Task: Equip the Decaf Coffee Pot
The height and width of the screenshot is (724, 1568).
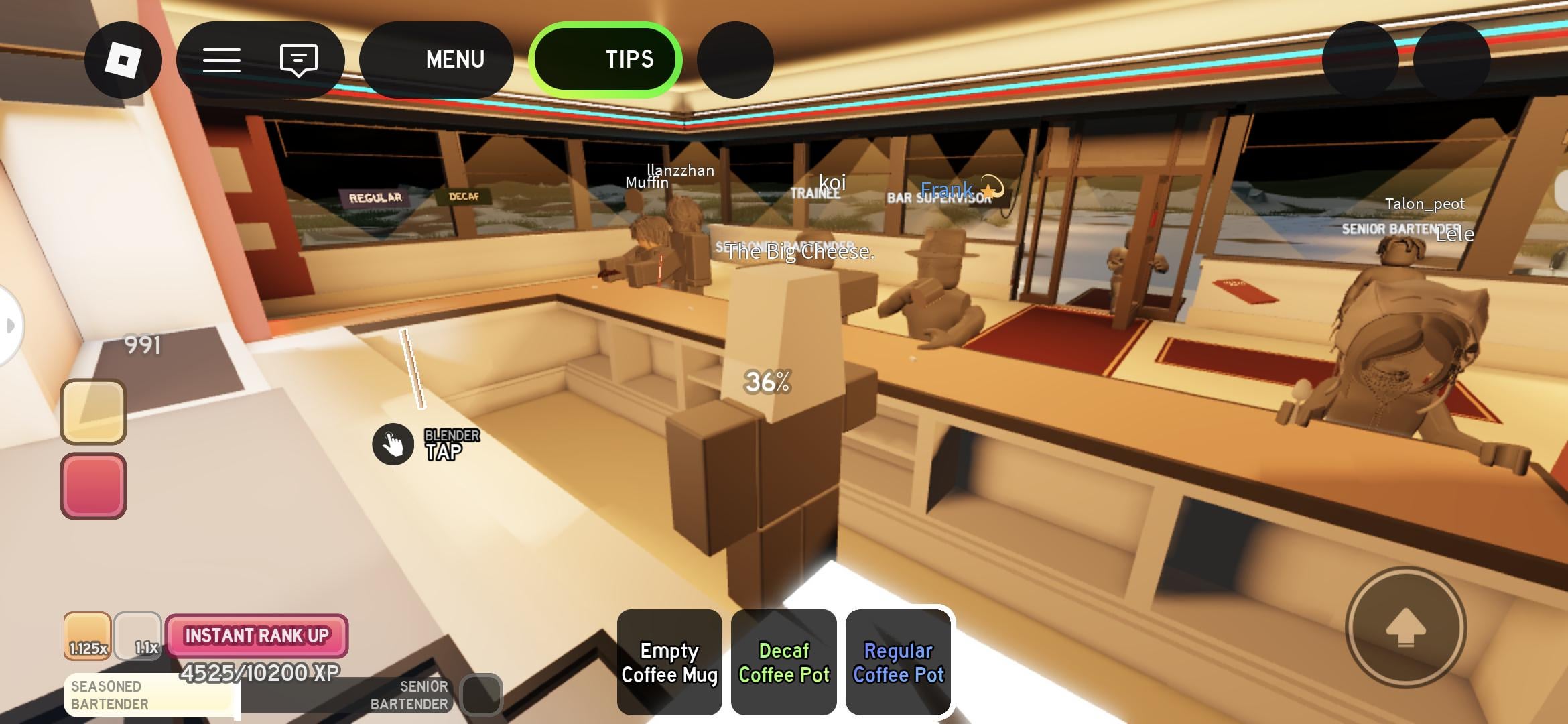Action: pos(784,662)
